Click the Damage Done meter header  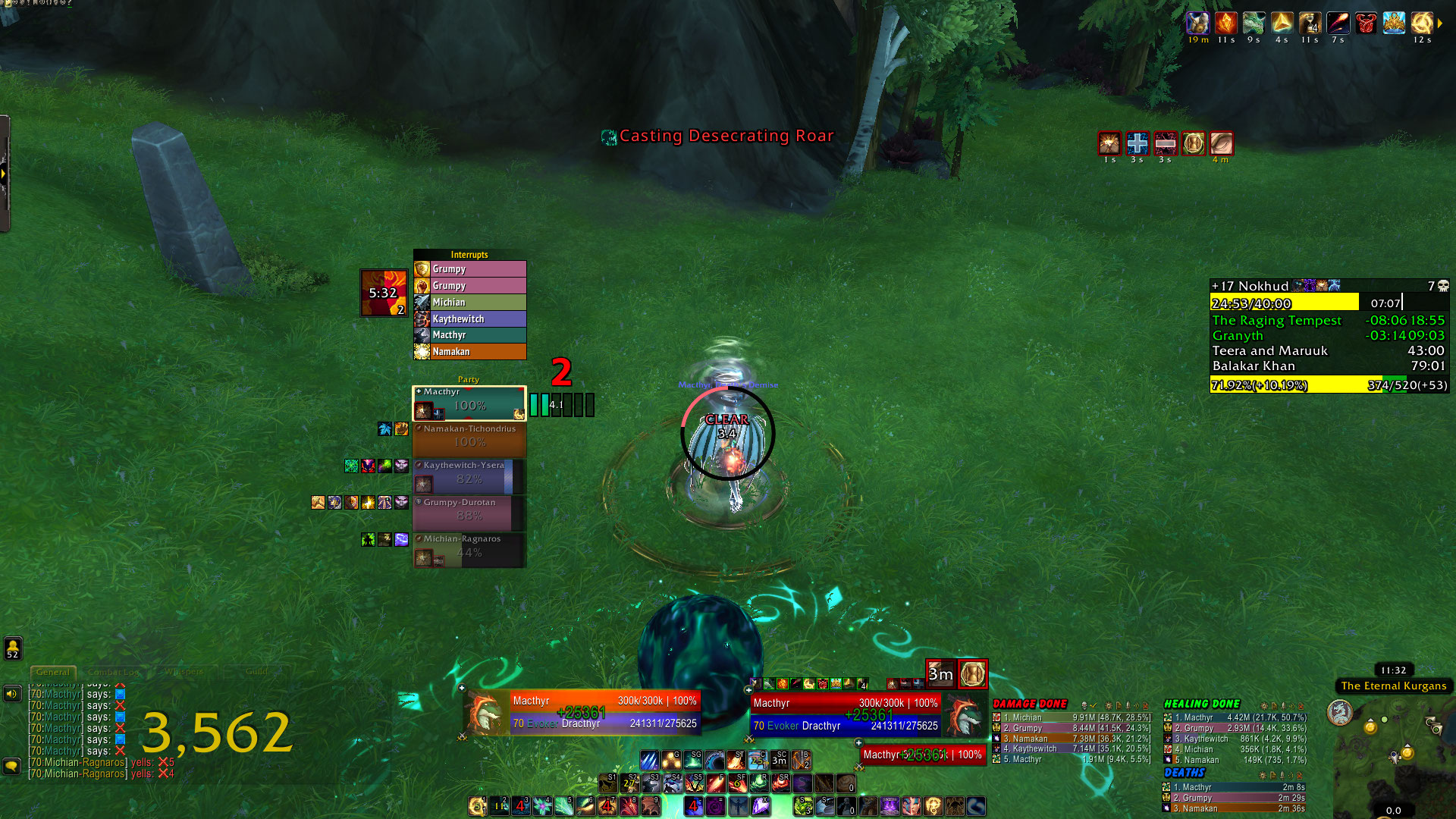coord(1030,704)
